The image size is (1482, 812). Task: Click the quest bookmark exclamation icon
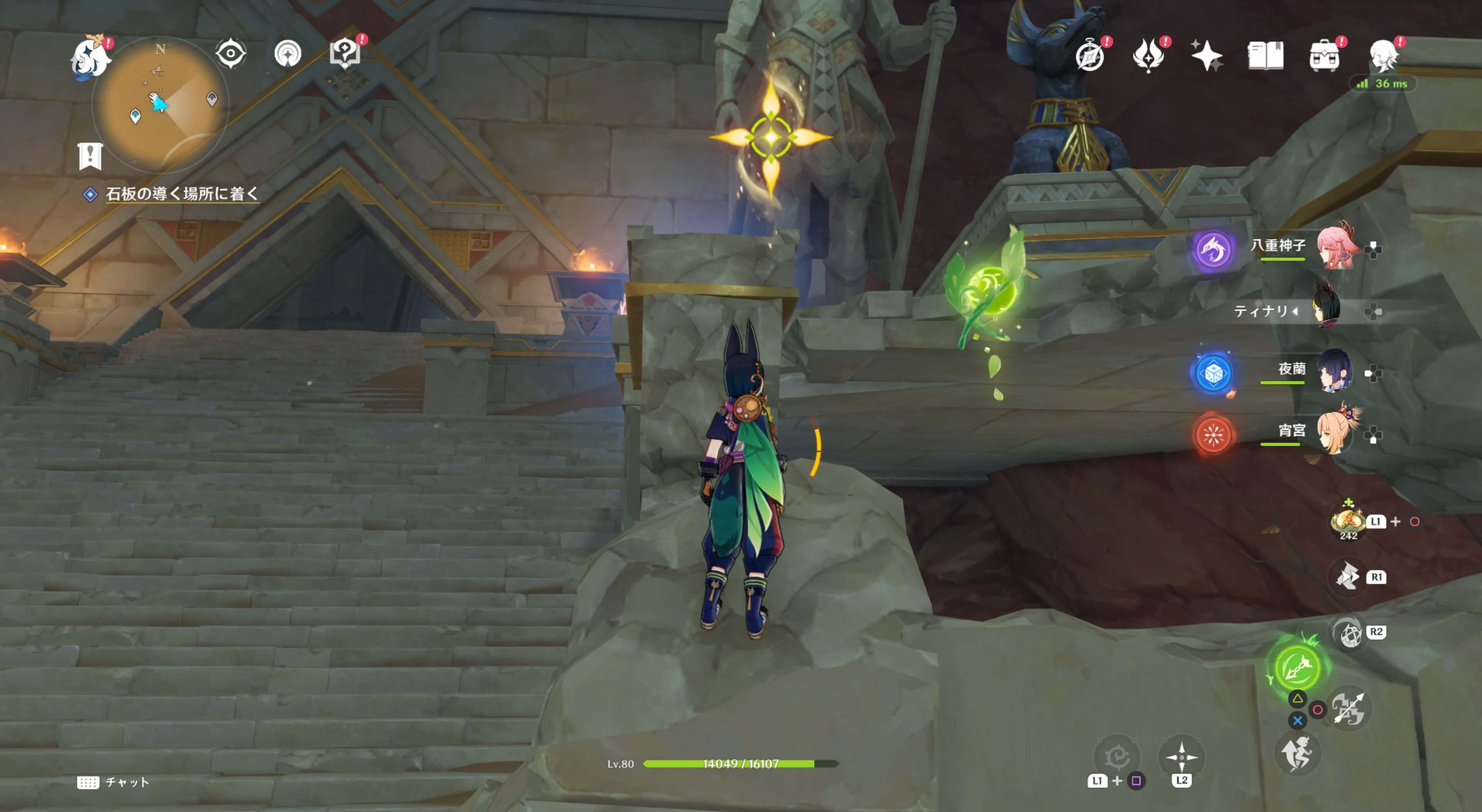point(90,156)
